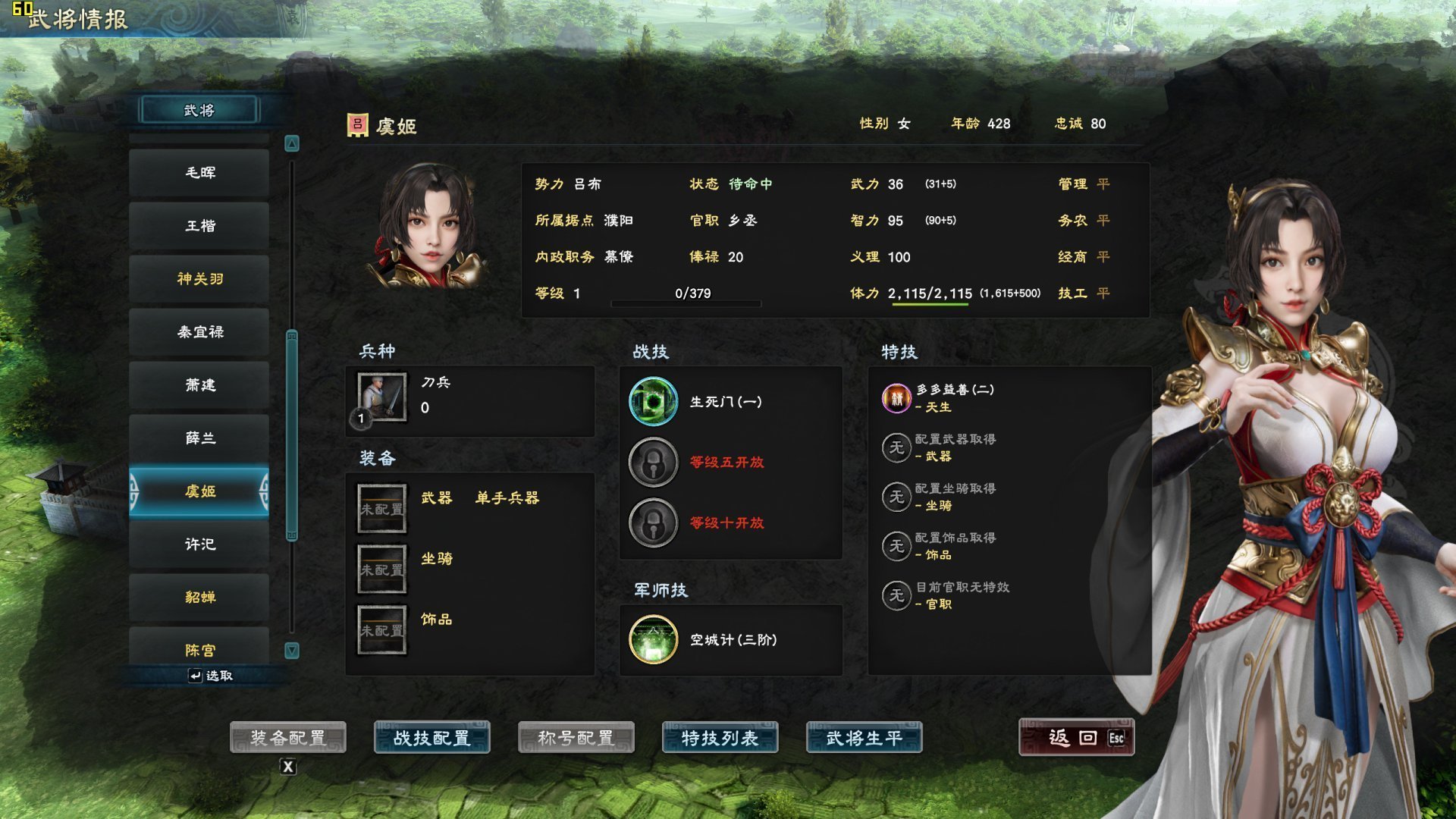Click the 返回 Esc button

pos(1076,736)
